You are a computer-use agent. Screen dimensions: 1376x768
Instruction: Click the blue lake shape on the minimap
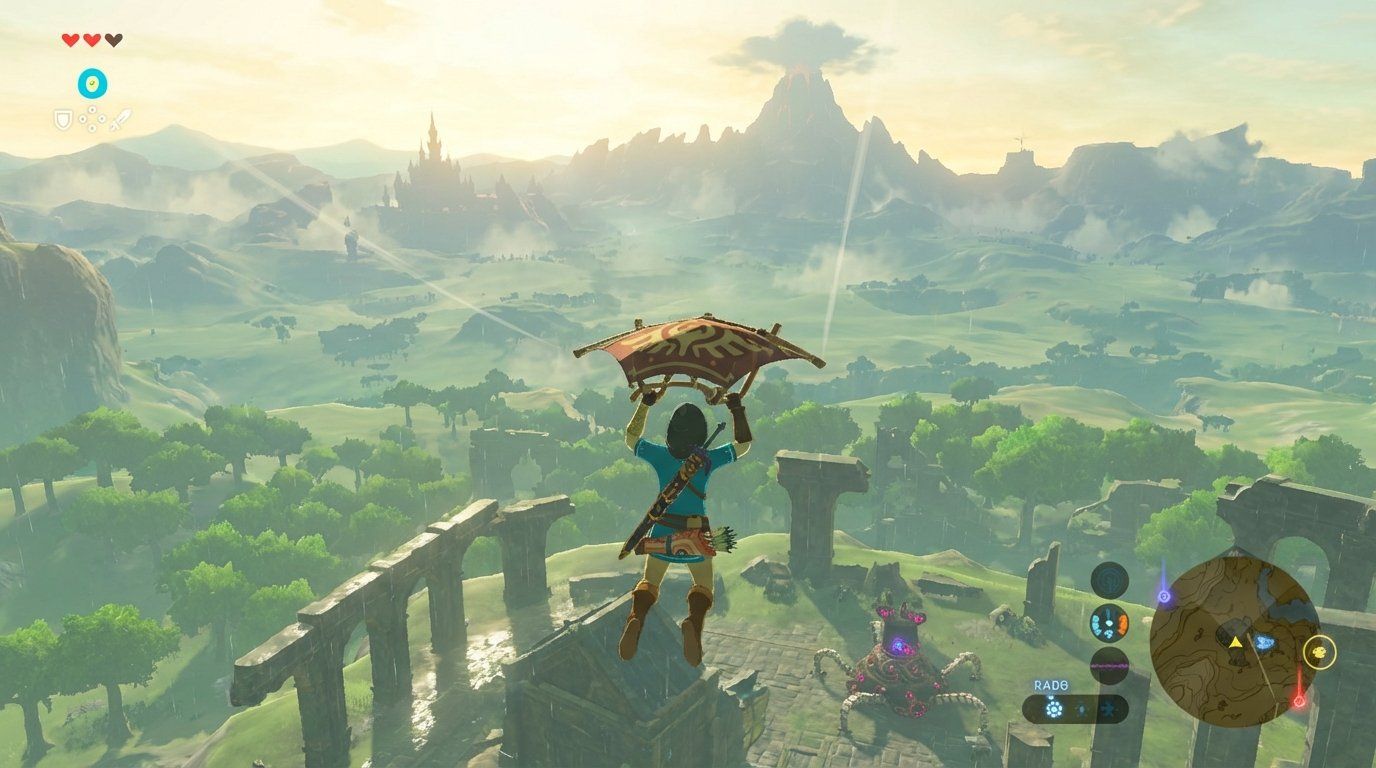1266,641
